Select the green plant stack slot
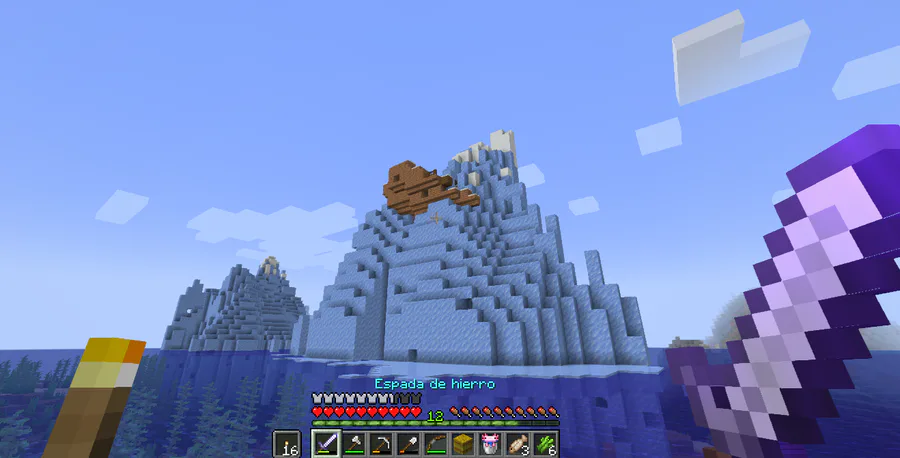900x458 pixels. coord(545,444)
